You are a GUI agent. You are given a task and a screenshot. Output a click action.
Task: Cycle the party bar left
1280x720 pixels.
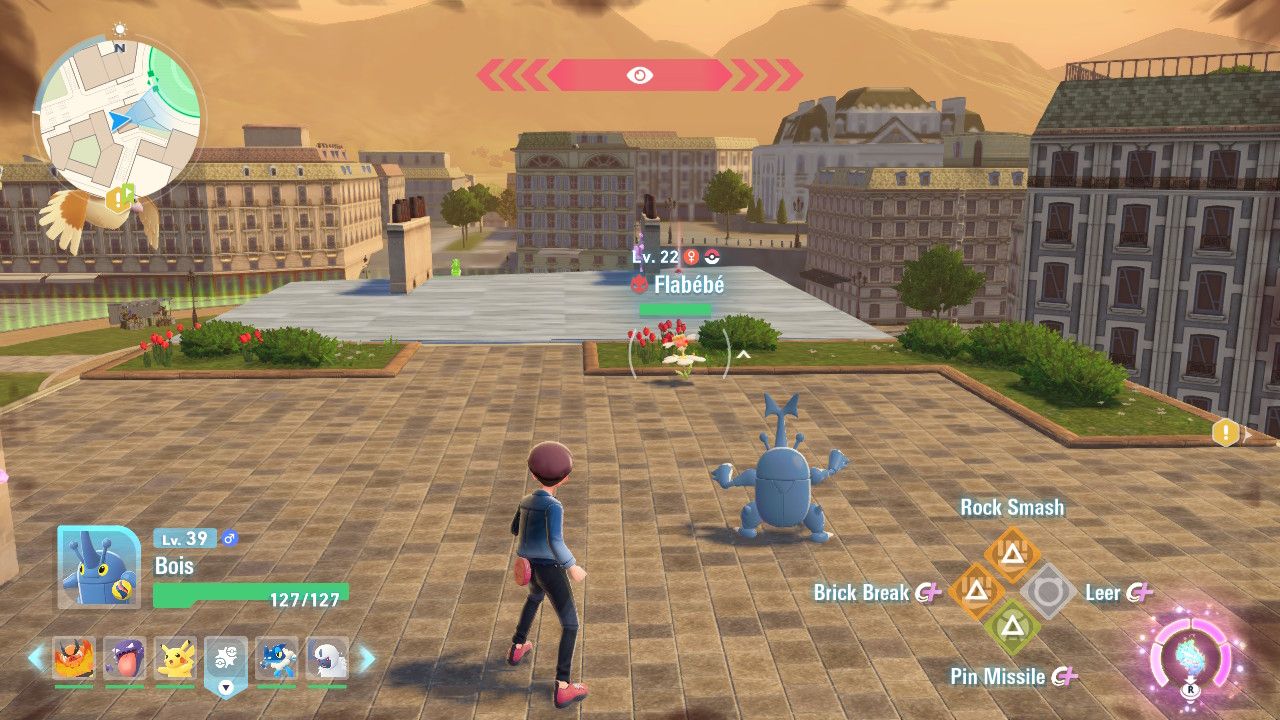[36, 657]
